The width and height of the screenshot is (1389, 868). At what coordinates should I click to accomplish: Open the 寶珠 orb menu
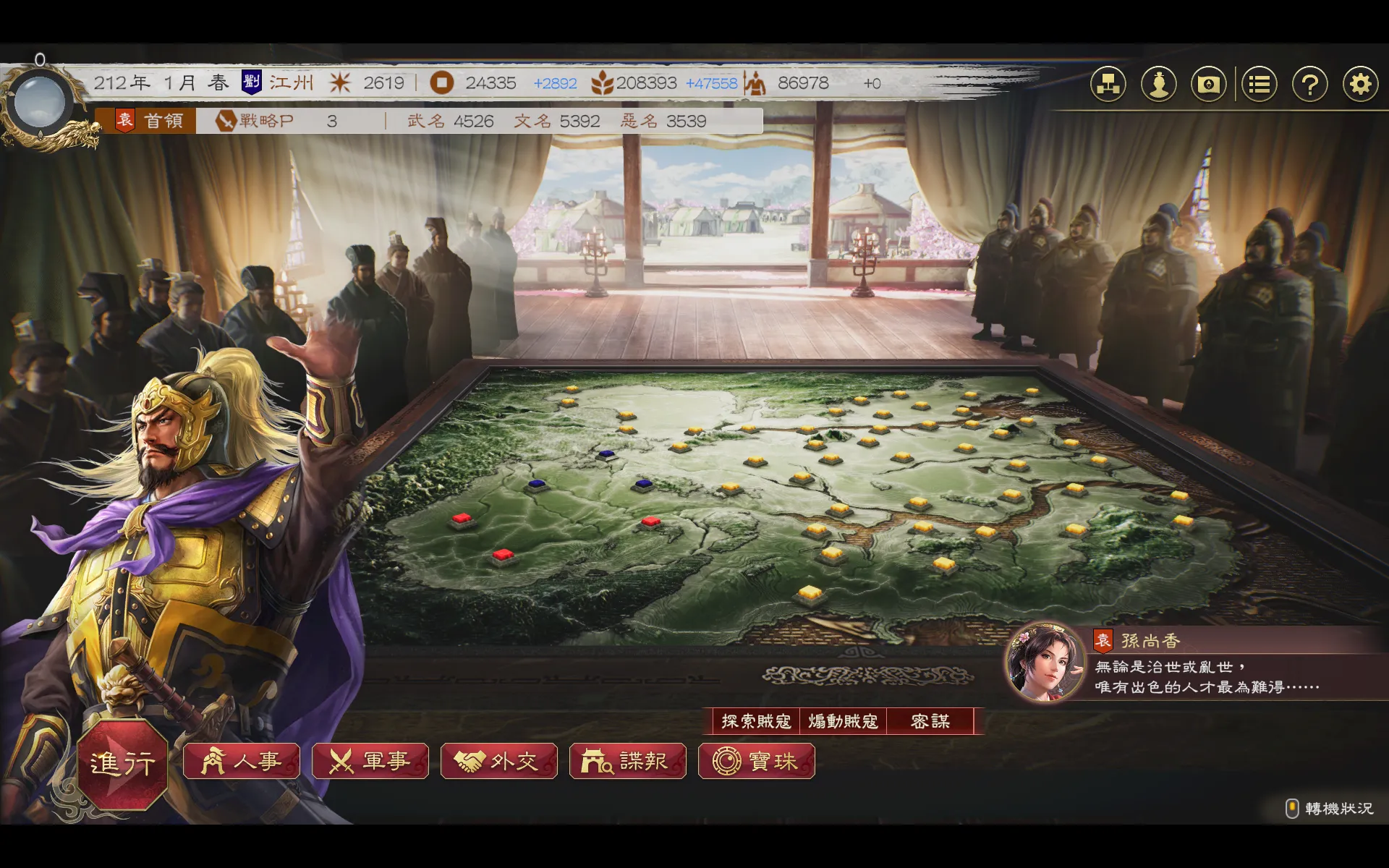[757, 761]
